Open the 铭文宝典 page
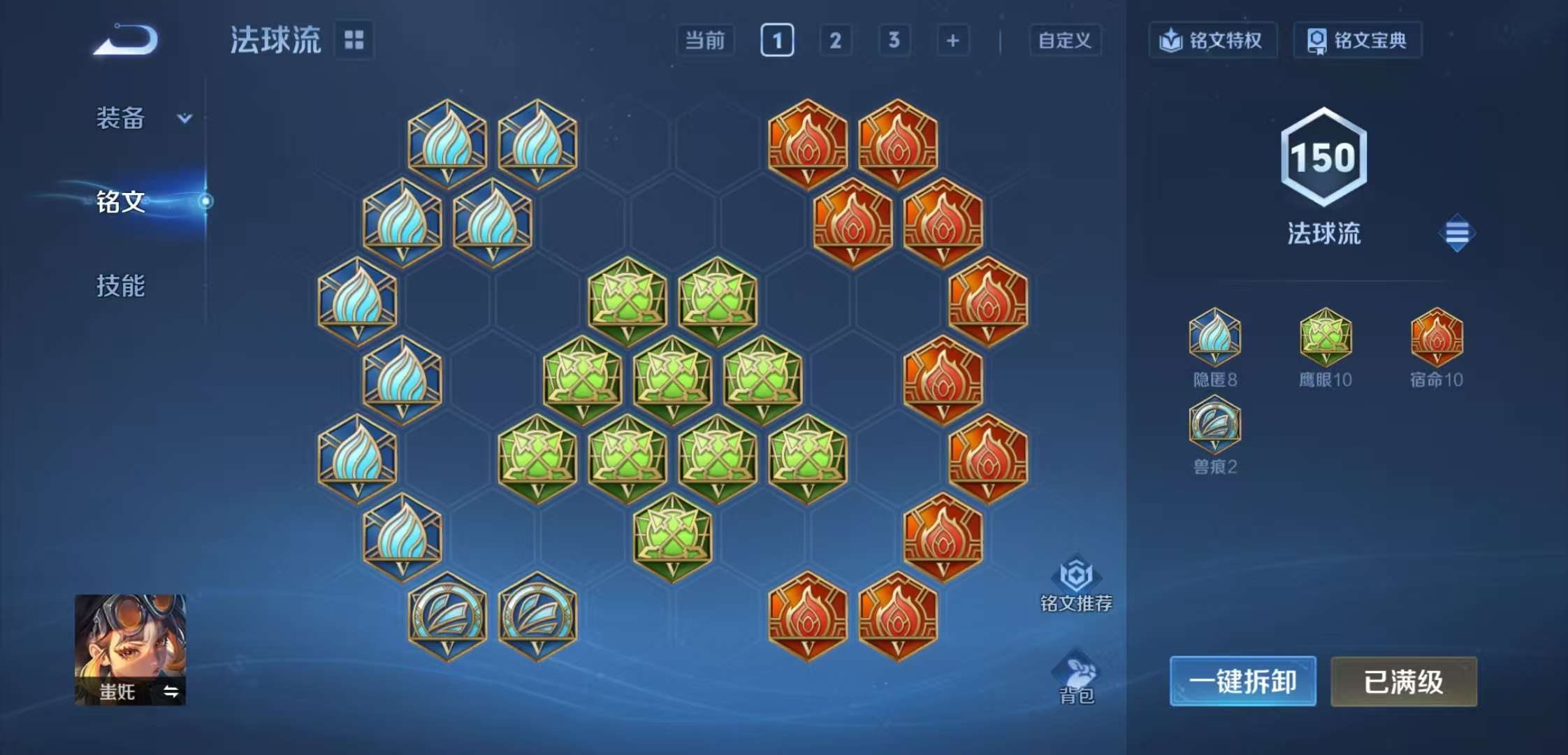The image size is (1568, 755). coord(1358,41)
